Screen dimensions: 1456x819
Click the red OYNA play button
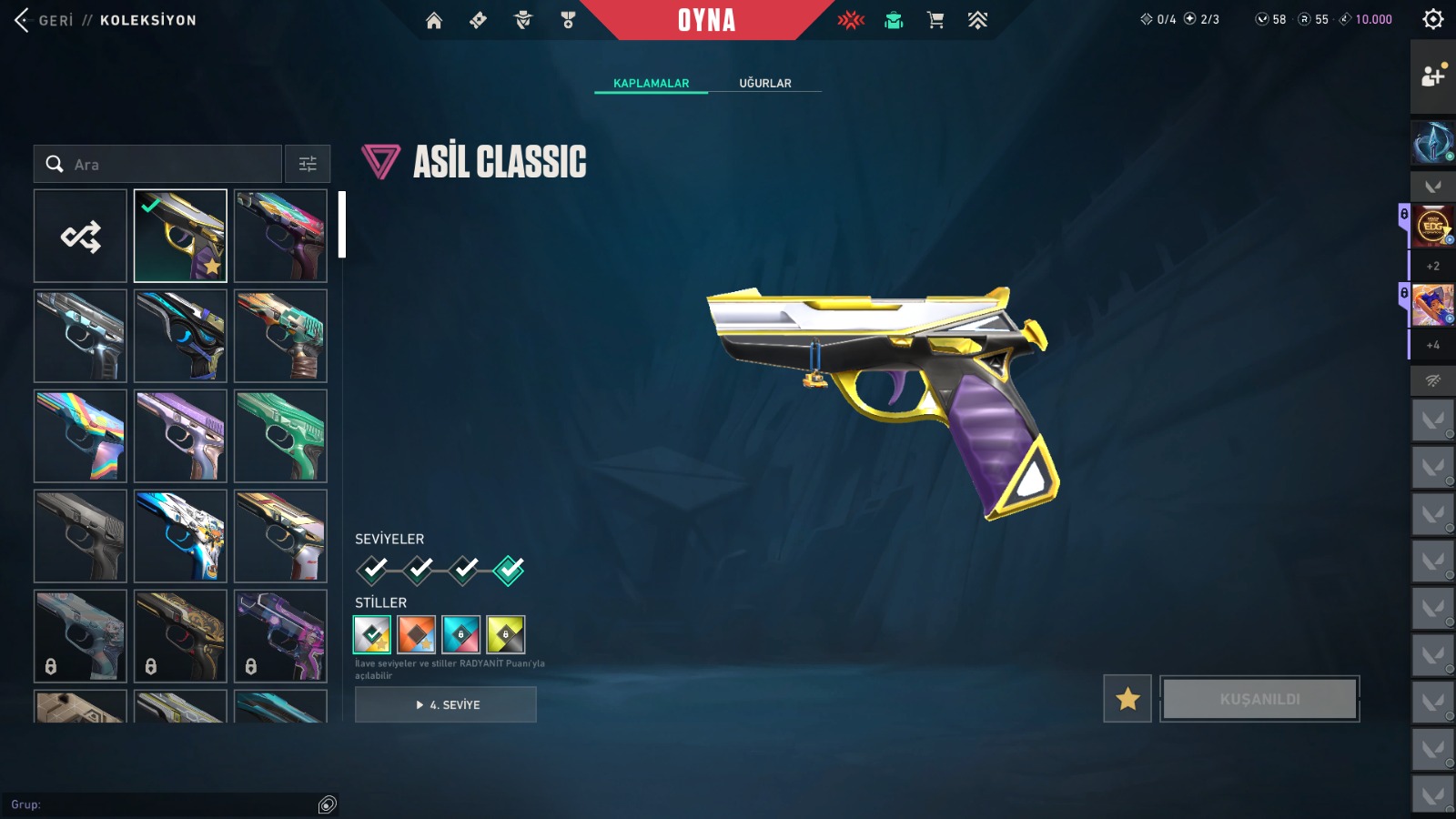click(706, 20)
